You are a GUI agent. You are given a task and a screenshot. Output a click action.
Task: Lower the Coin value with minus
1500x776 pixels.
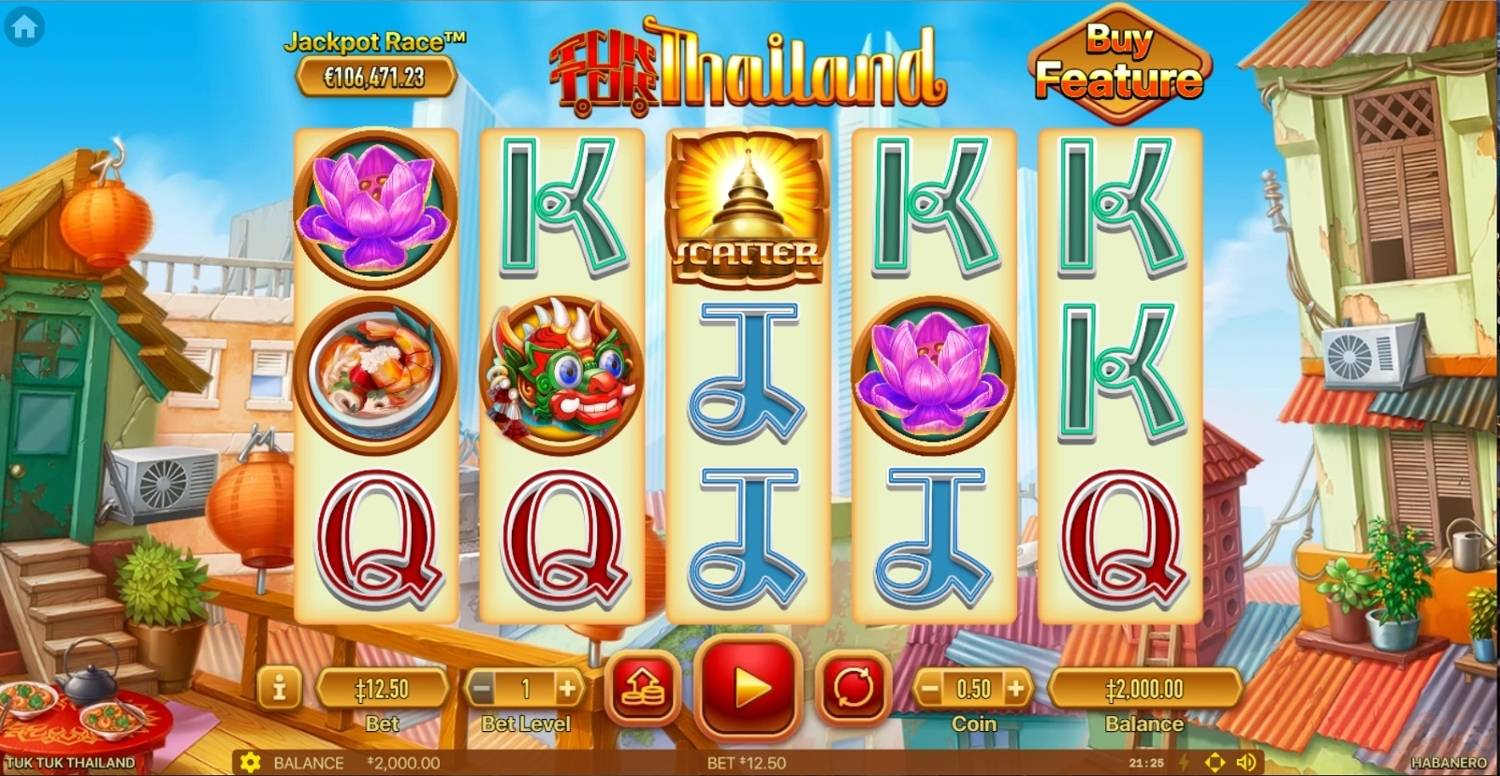pyautogui.click(x=930, y=688)
